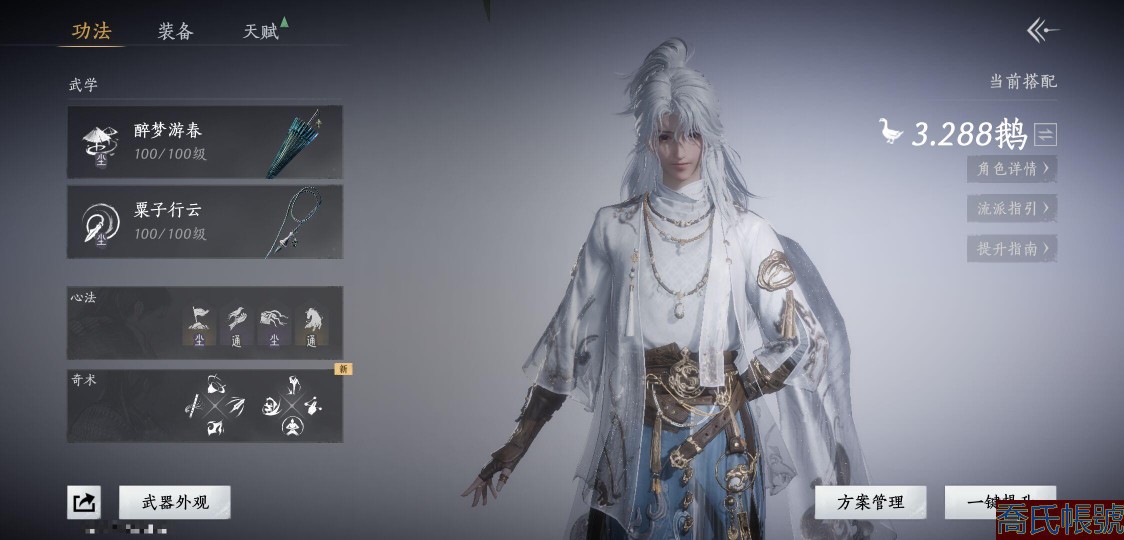Screen dimensions: 1124x540
Task: Select the 栗子行云 rope dart martial art
Action: coord(205,221)
